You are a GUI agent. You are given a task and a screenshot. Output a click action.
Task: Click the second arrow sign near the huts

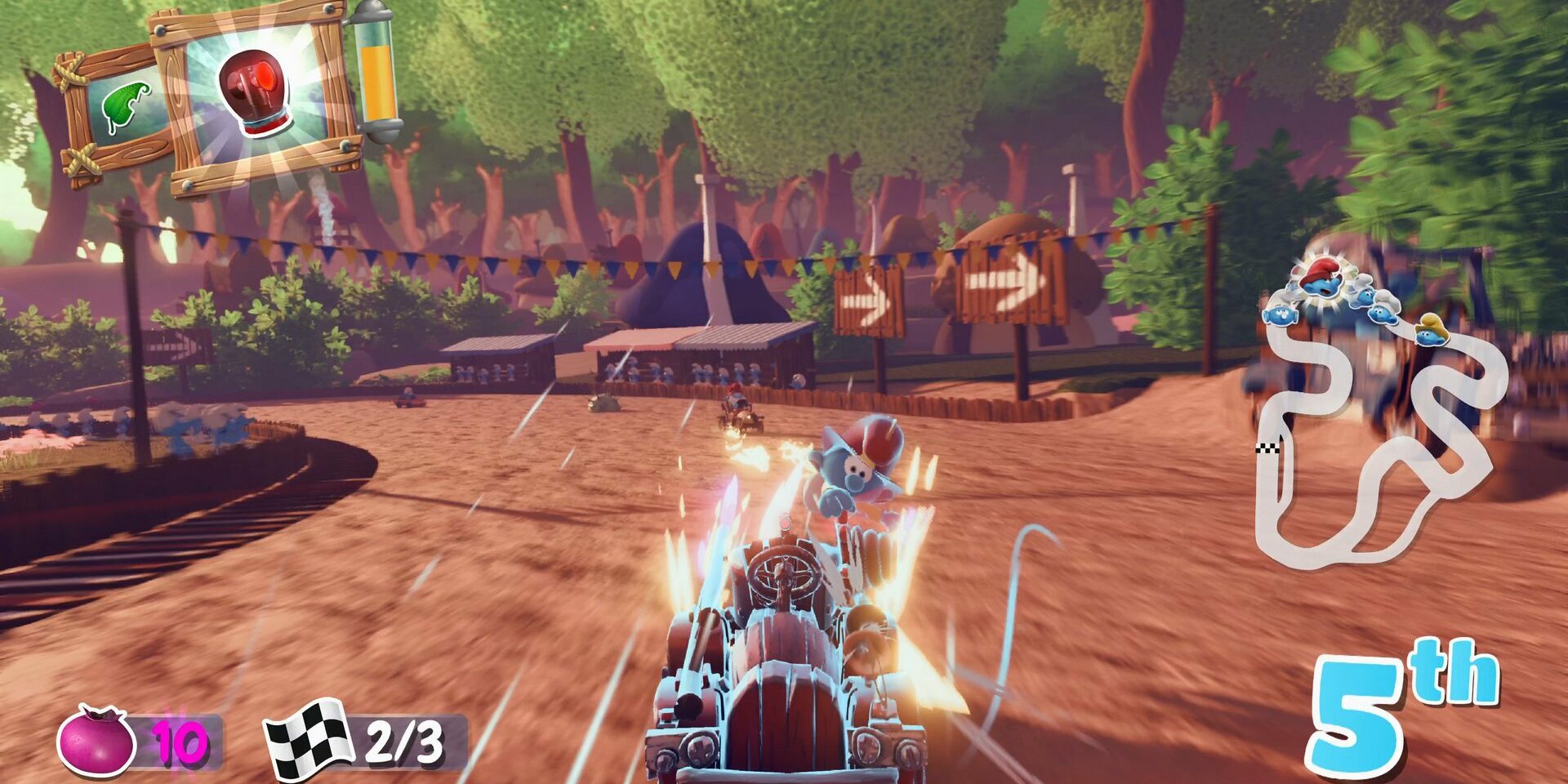pos(1004,282)
